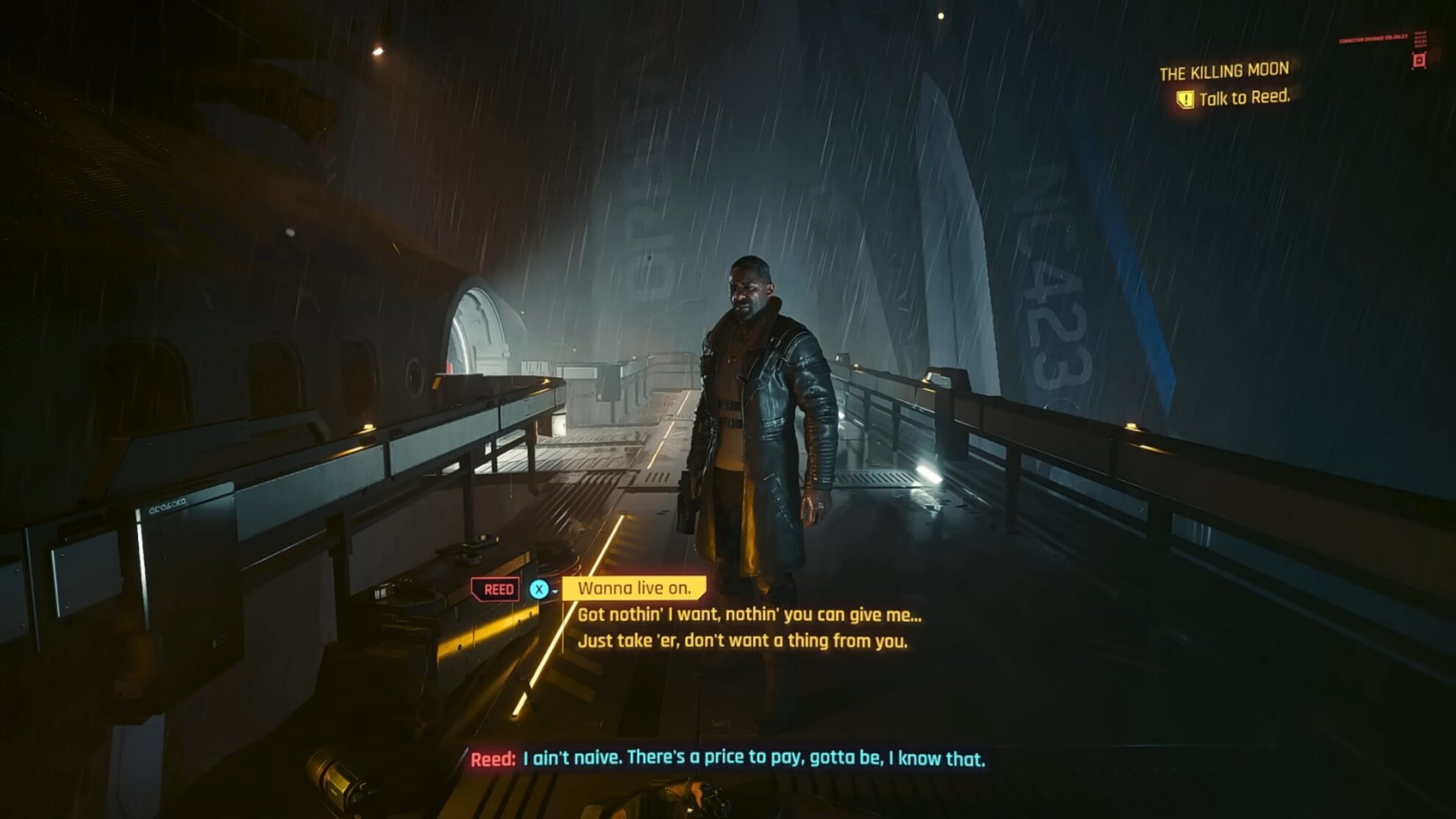
Task: Choose the "Wanna live on." reply
Action: 634,588
